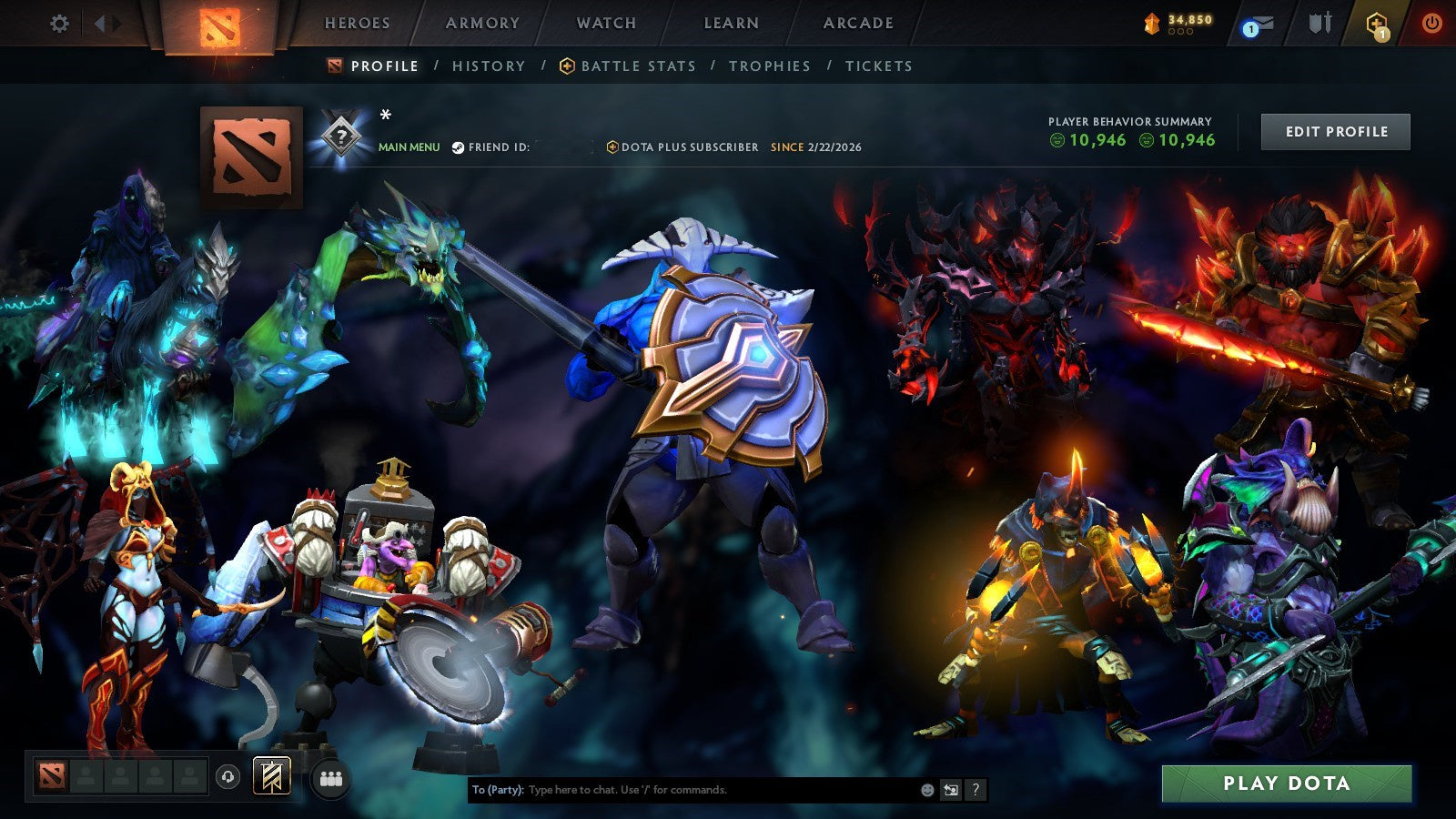Click the chat help question mark icon

coord(976,790)
